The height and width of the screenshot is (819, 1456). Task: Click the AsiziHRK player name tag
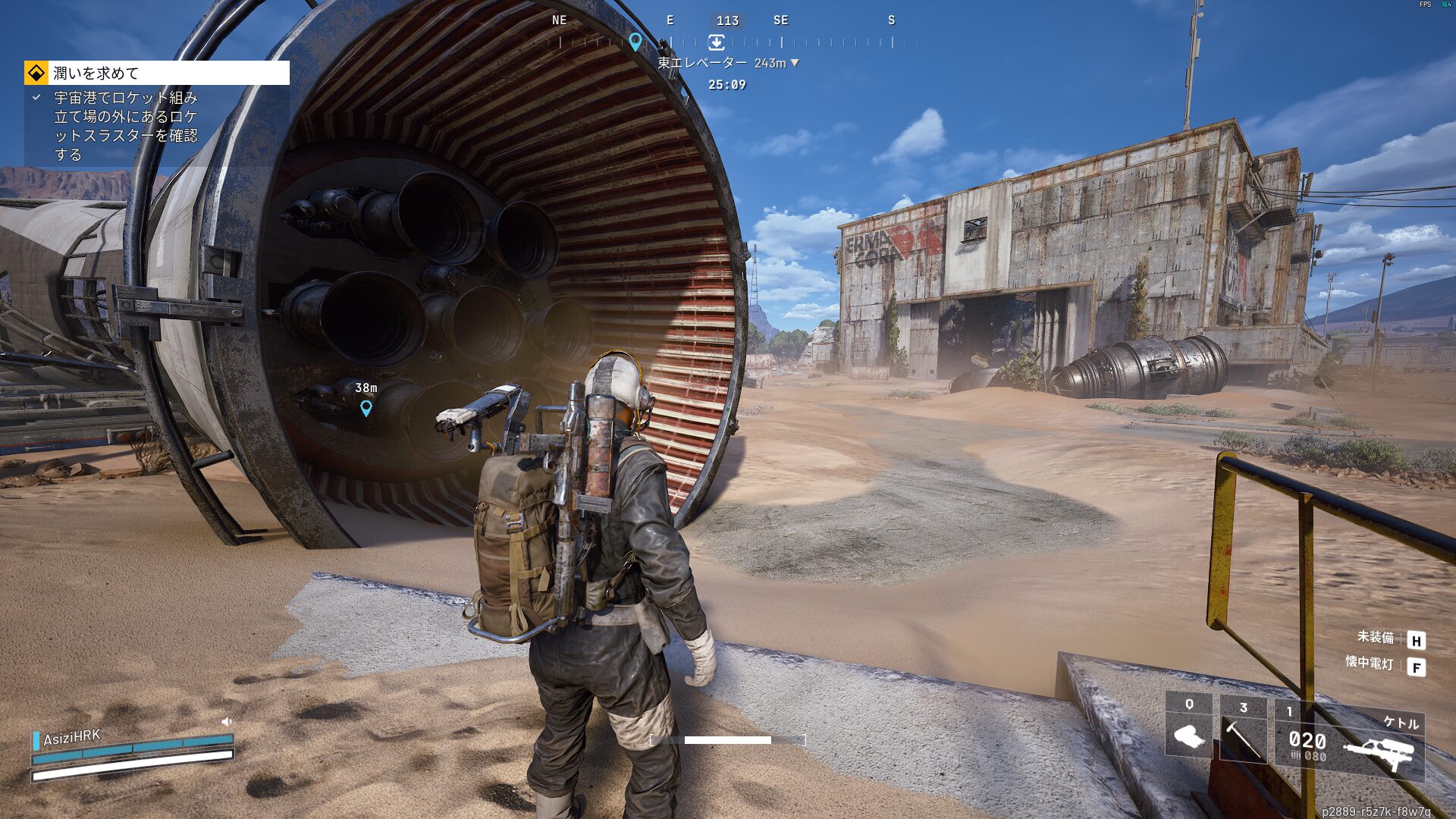coord(72,737)
